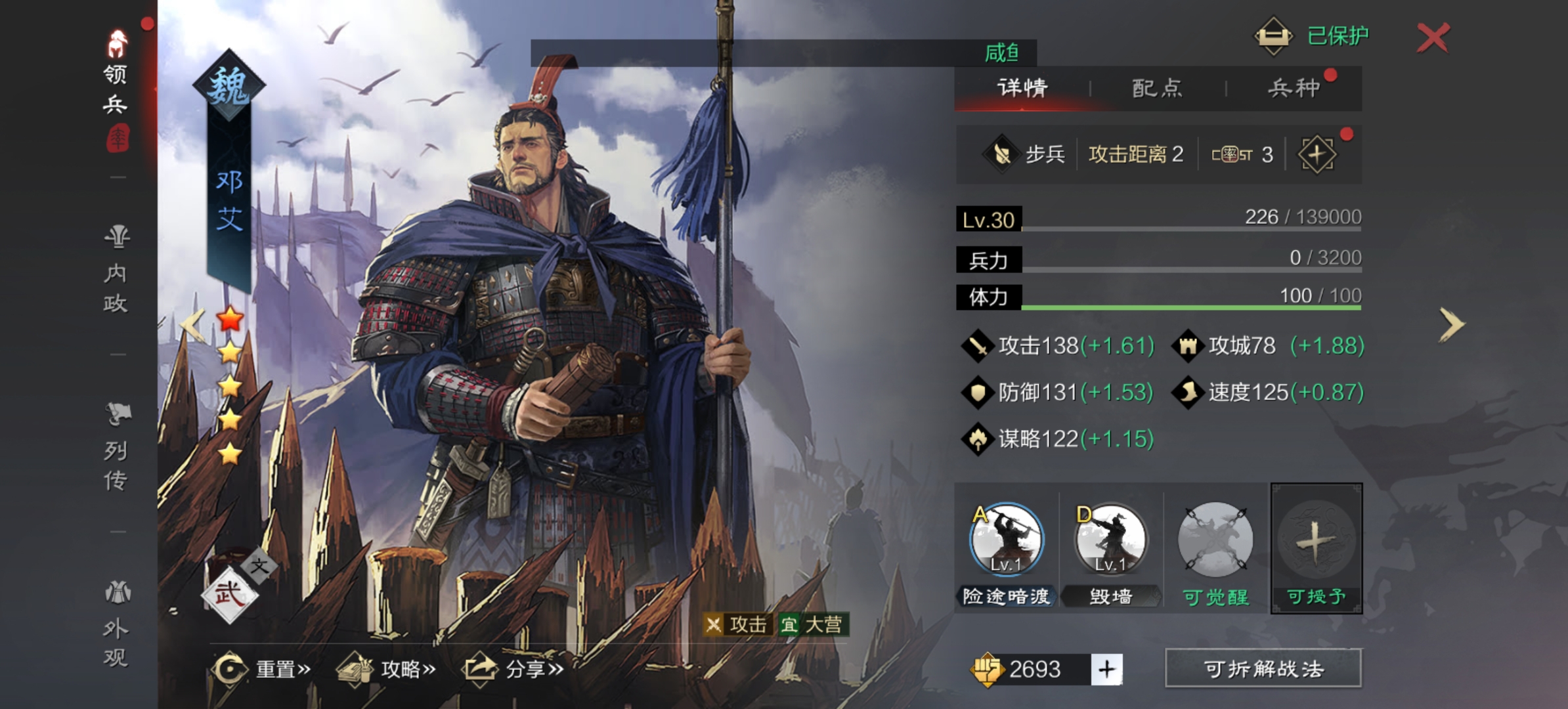Switch to the 配点 tab

[x=1157, y=88]
